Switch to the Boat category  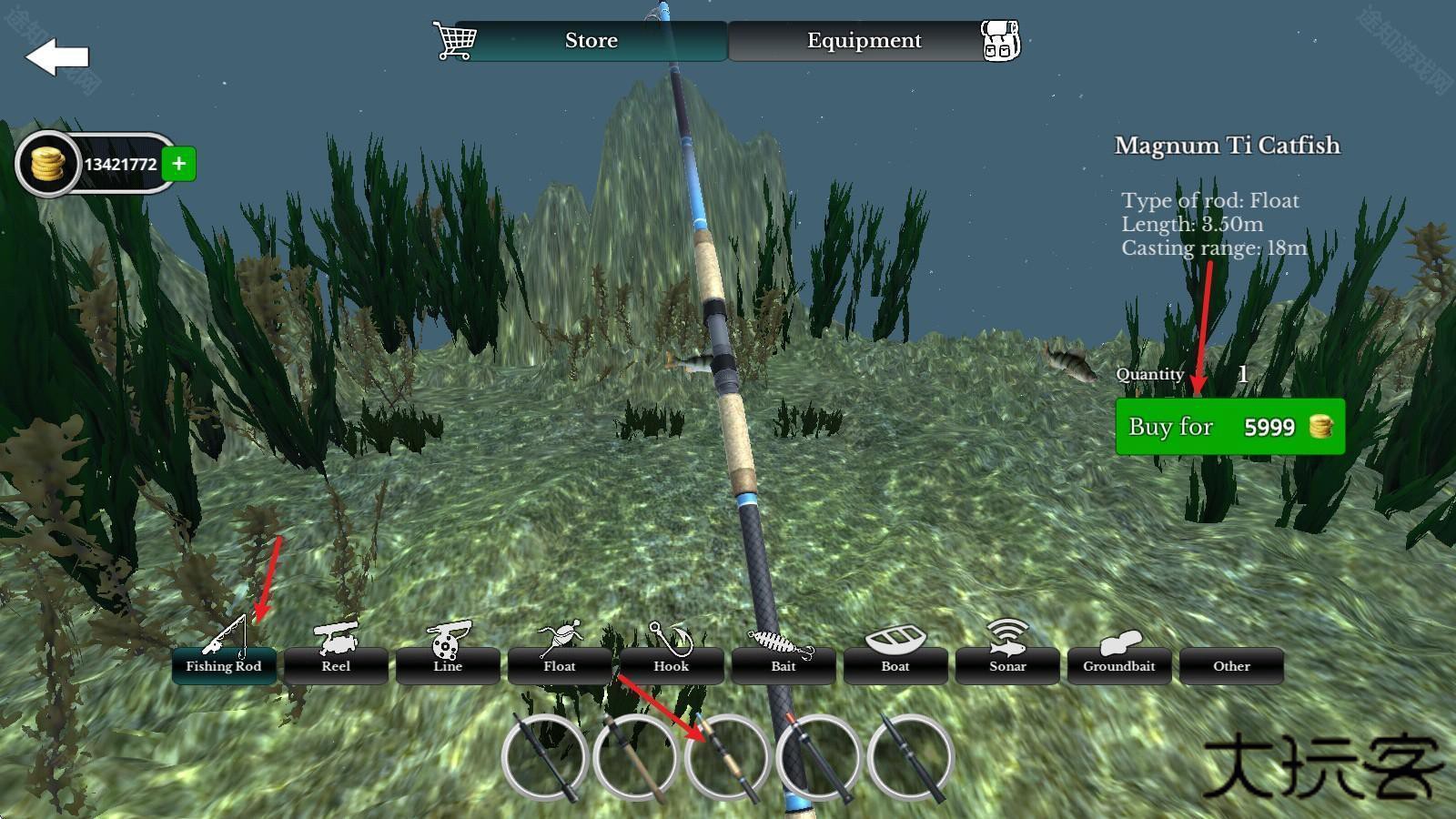[x=895, y=665]
